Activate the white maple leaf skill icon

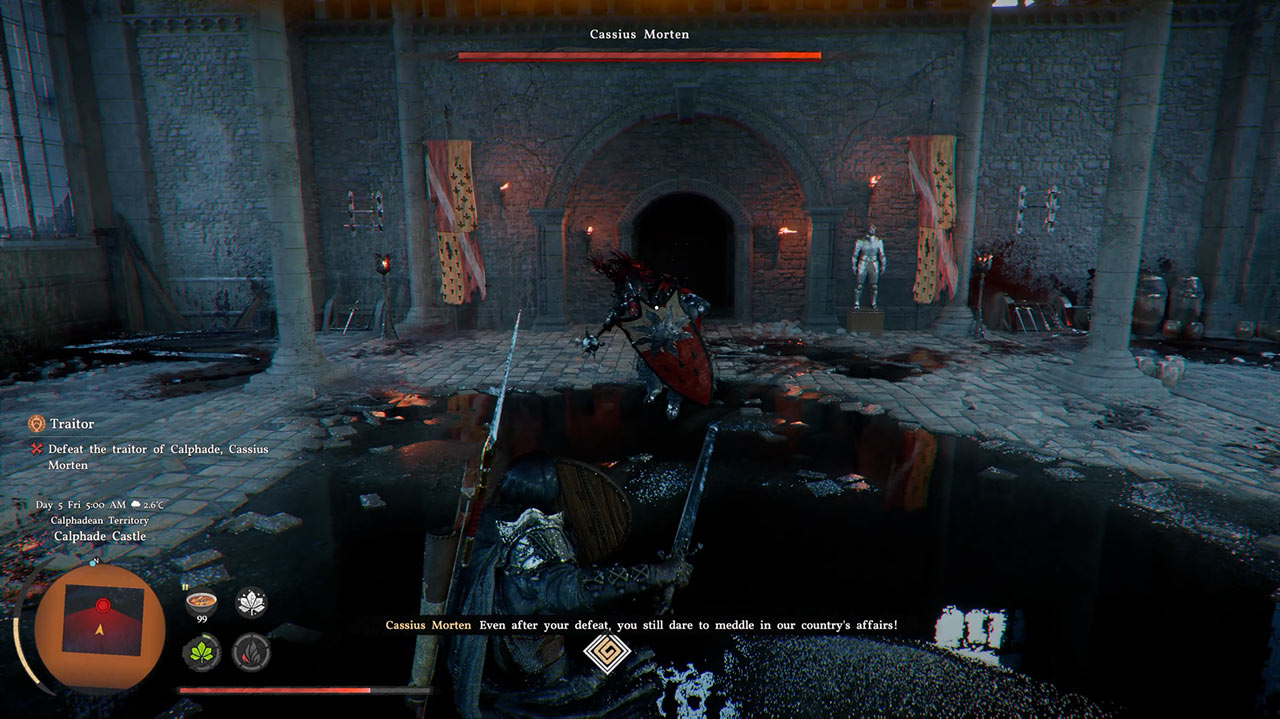point(251,601)
